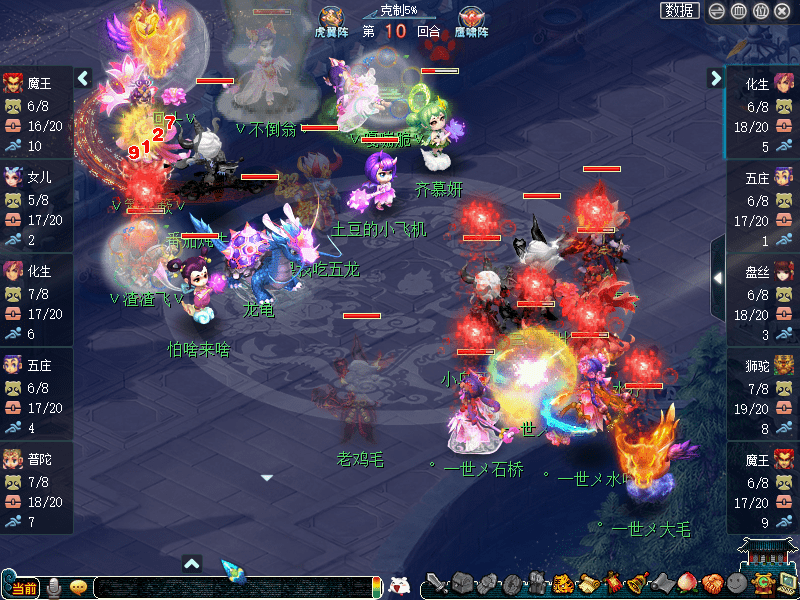Open the sword attack icon in the toolbar

click(x=437, y=584)
